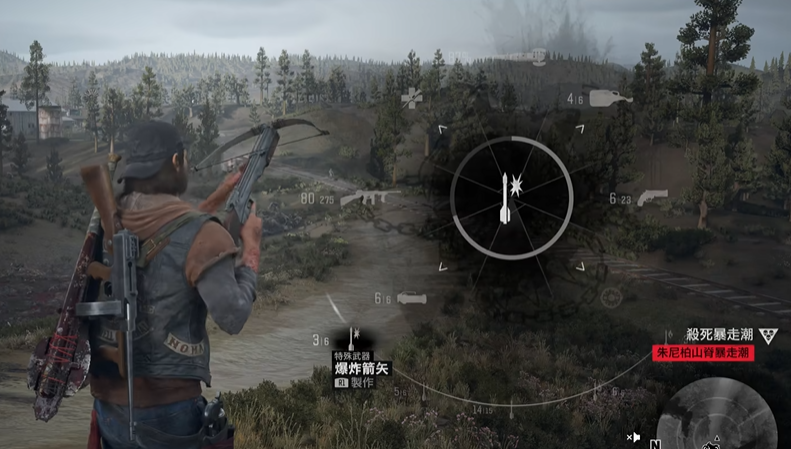Select the faded gear icon in the wheel
The height and width of the screenshot is (449, 791).
coord(611,297)
